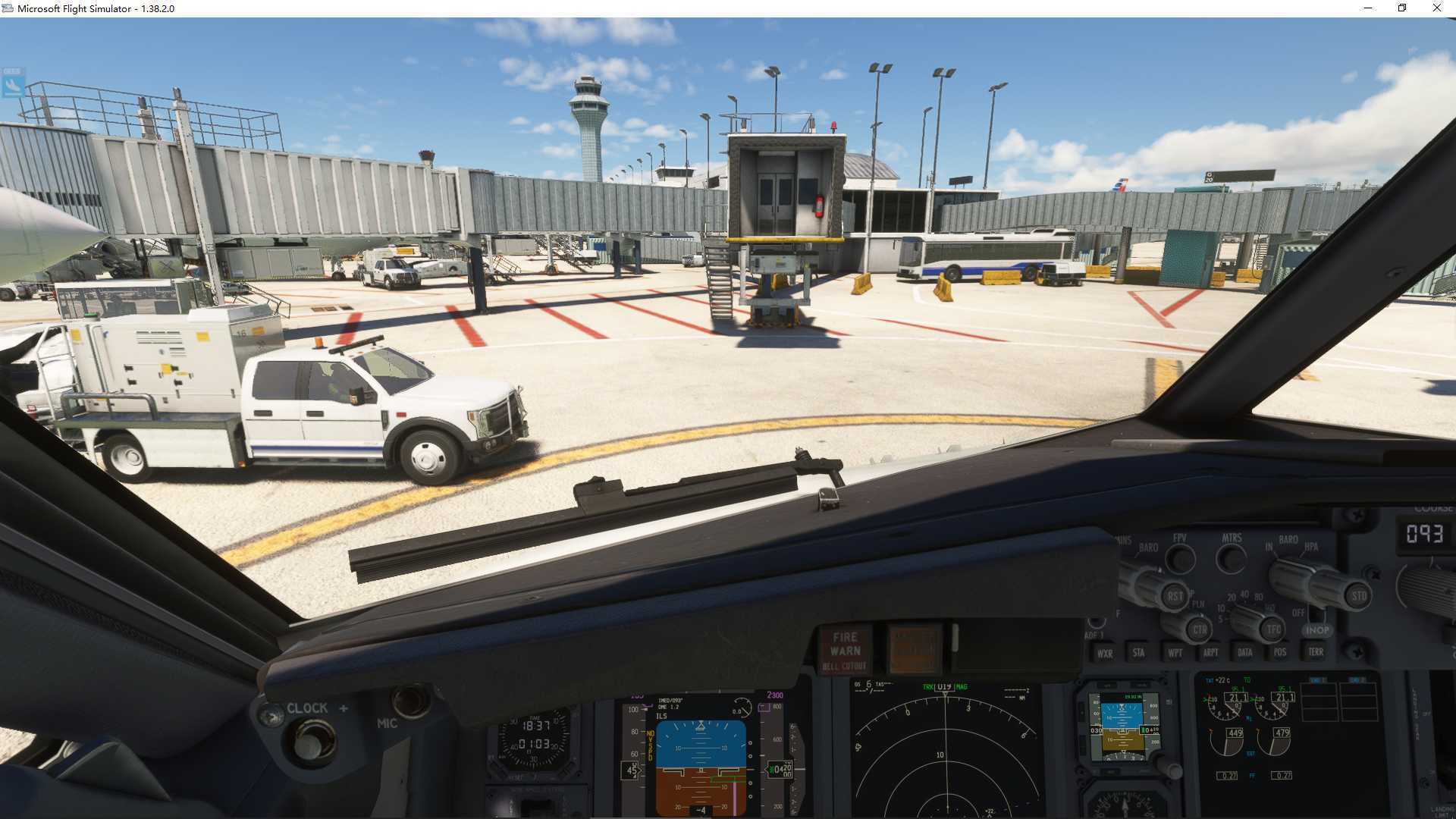Toggle the ADF 1 selector switch
This screenshot has height=819, width=1456.
[1095, 623]
